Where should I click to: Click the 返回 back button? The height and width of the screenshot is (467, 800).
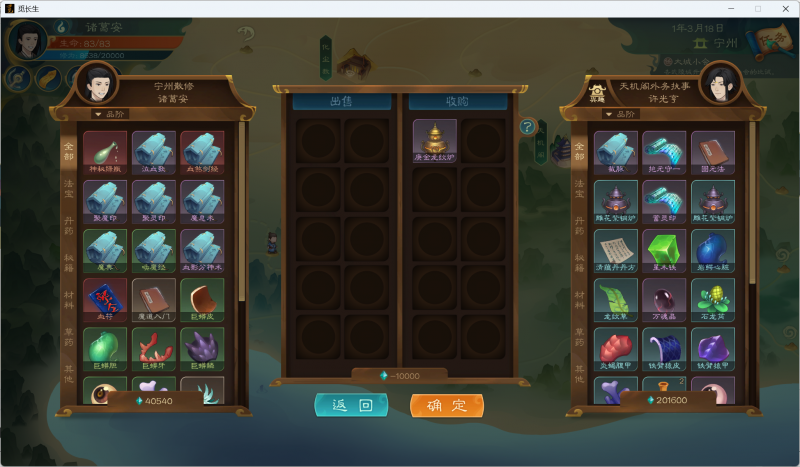pyautogui.click(x=351, y=405)
